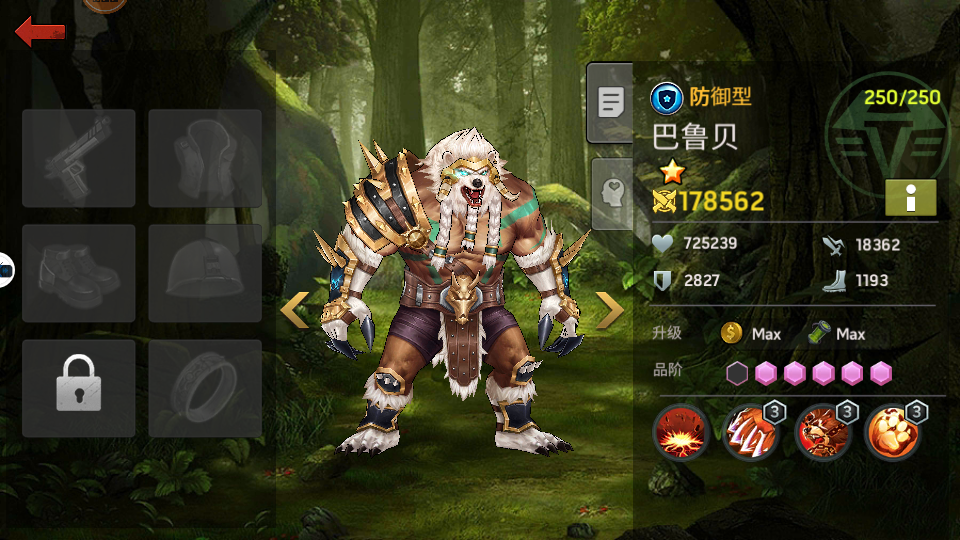View the fiery explosion skill

681,433
